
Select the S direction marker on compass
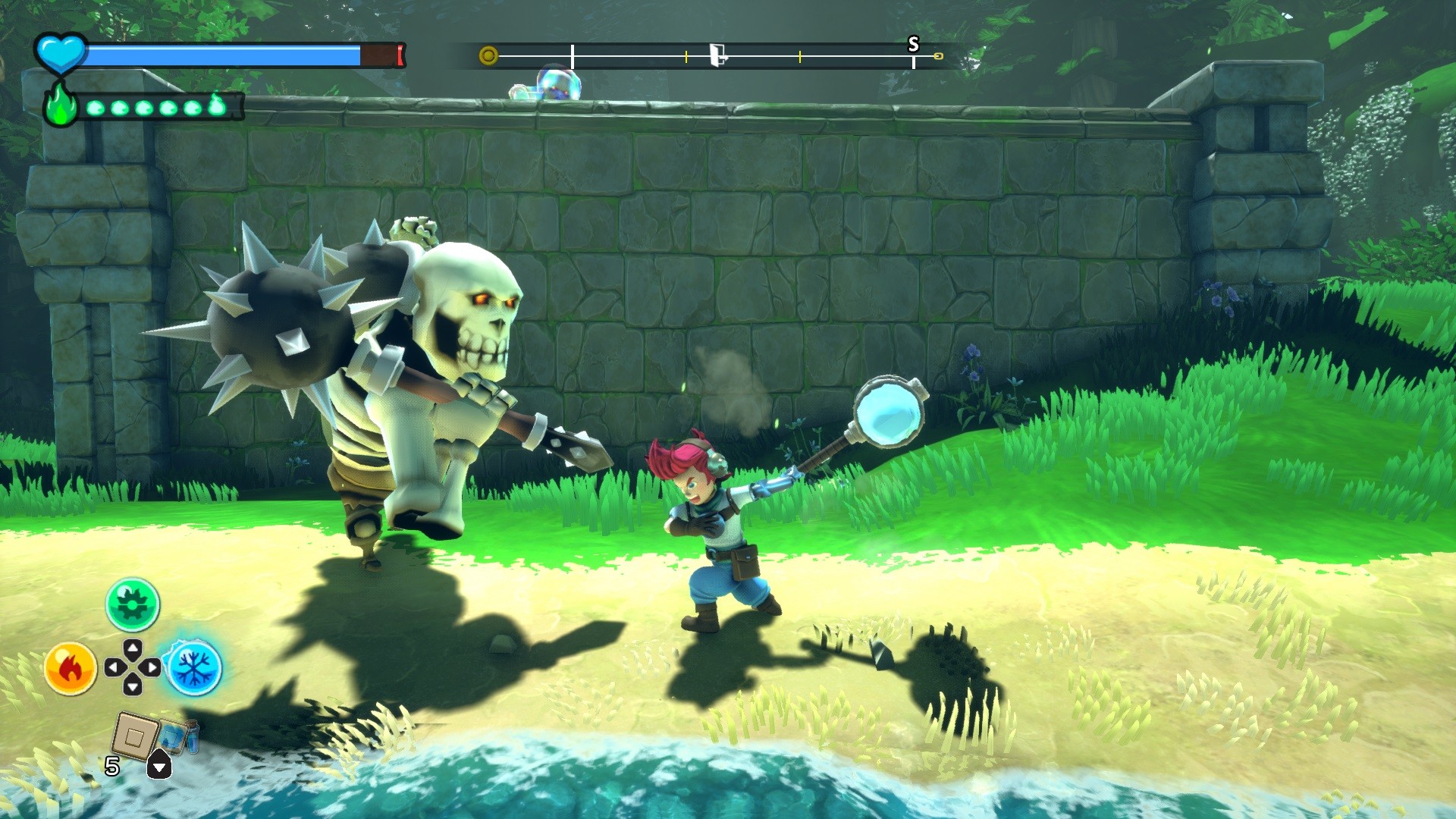tap(913, 45)
